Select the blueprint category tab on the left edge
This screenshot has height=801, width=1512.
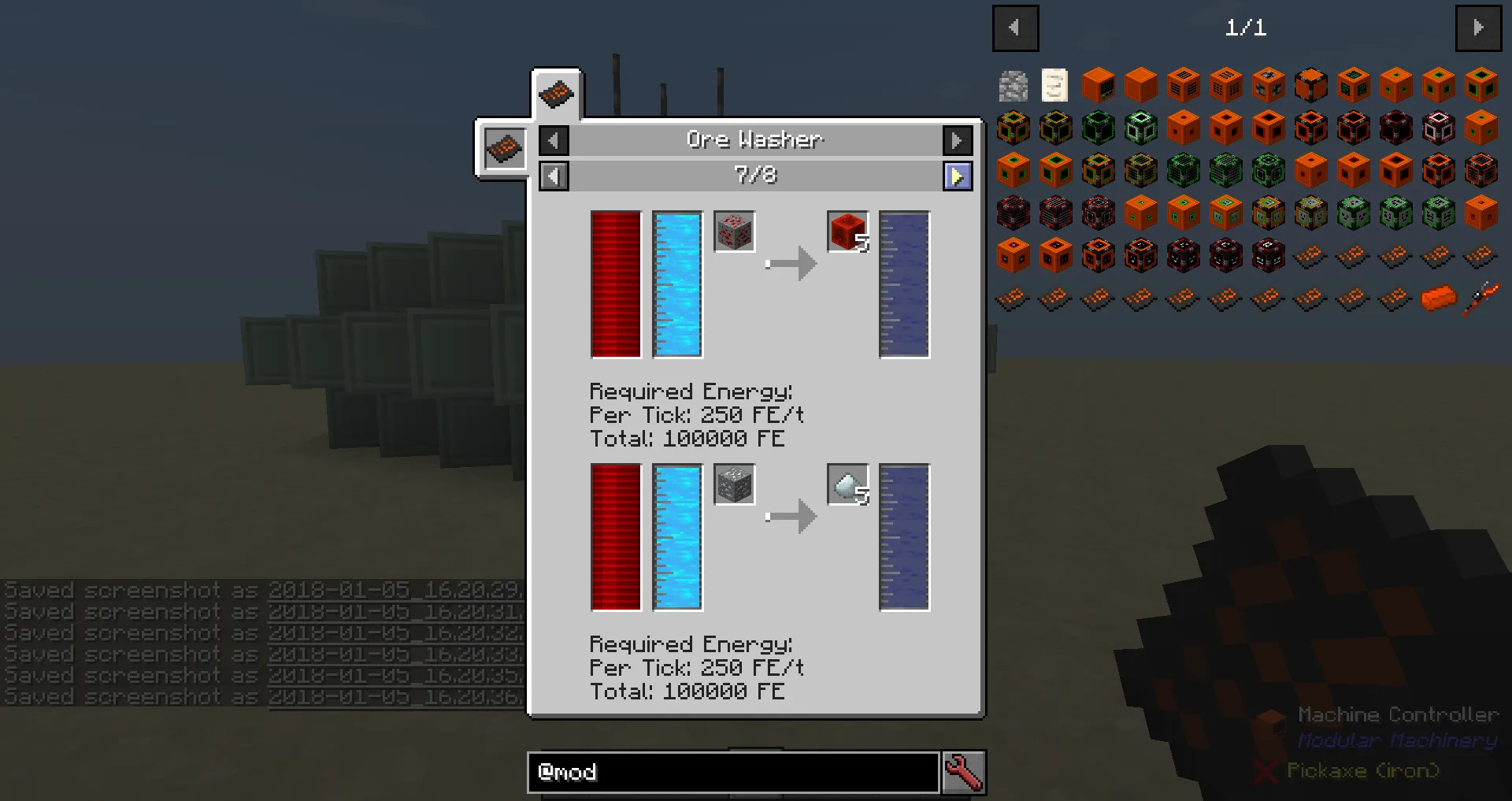pos(504,148)
